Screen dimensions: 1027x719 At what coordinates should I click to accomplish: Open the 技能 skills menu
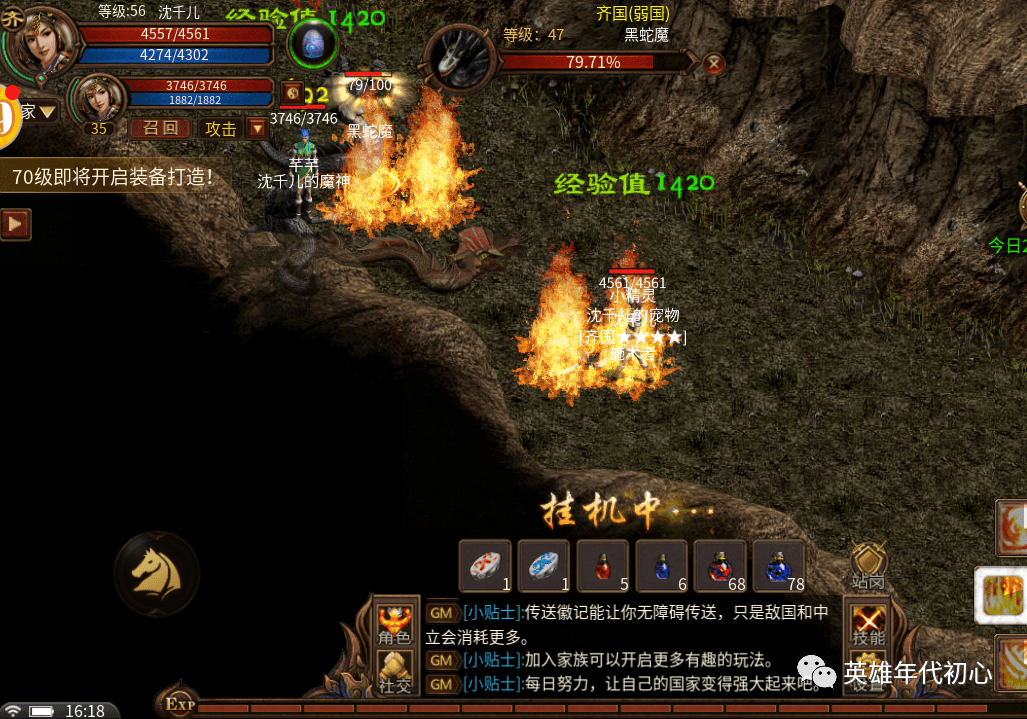tap(867, 624)
